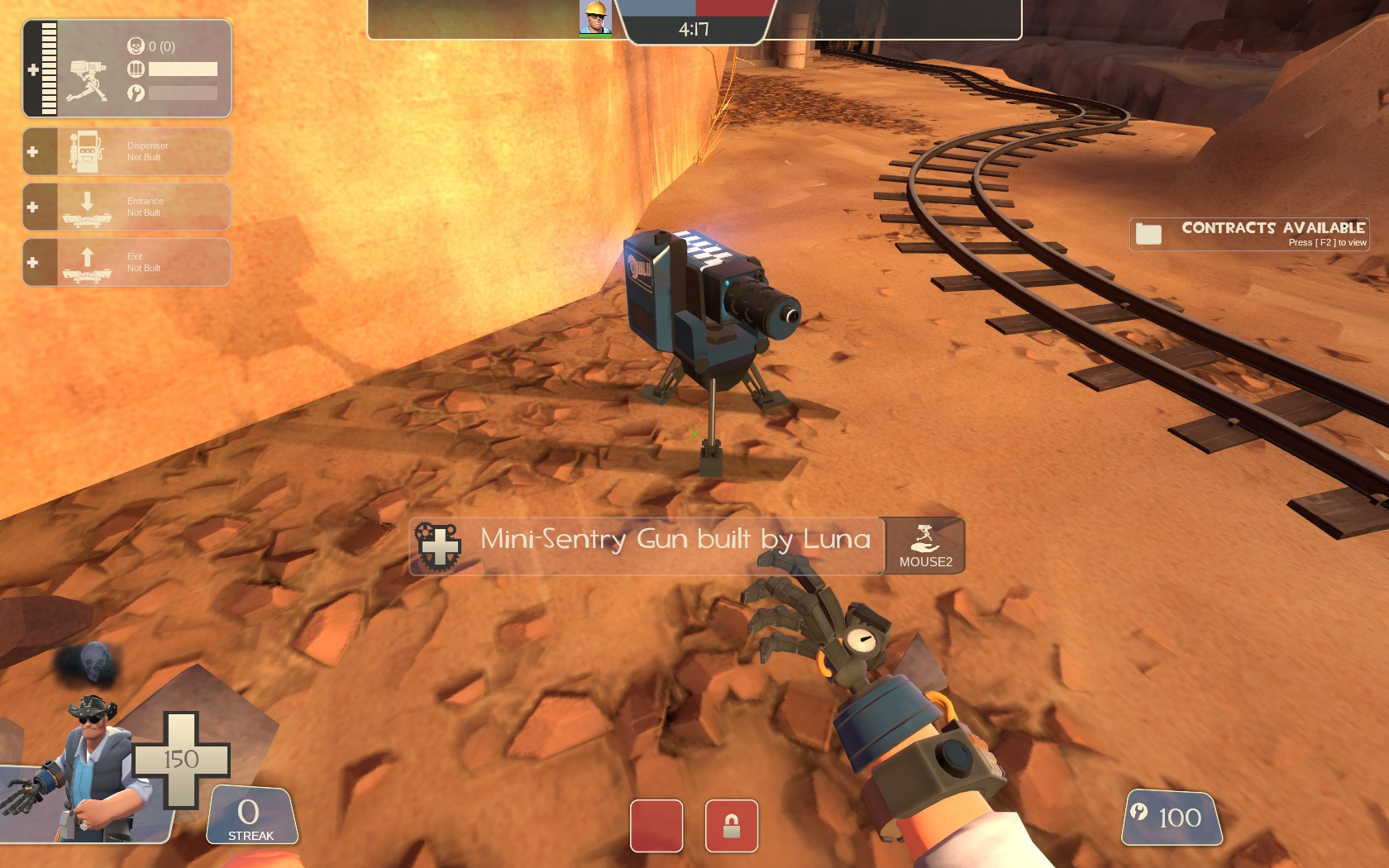Image resolution: width=1389 pixels, height=868 pixels.
Task: Click the sentry shells ammo bar in the panel
Action: point(182,69)
